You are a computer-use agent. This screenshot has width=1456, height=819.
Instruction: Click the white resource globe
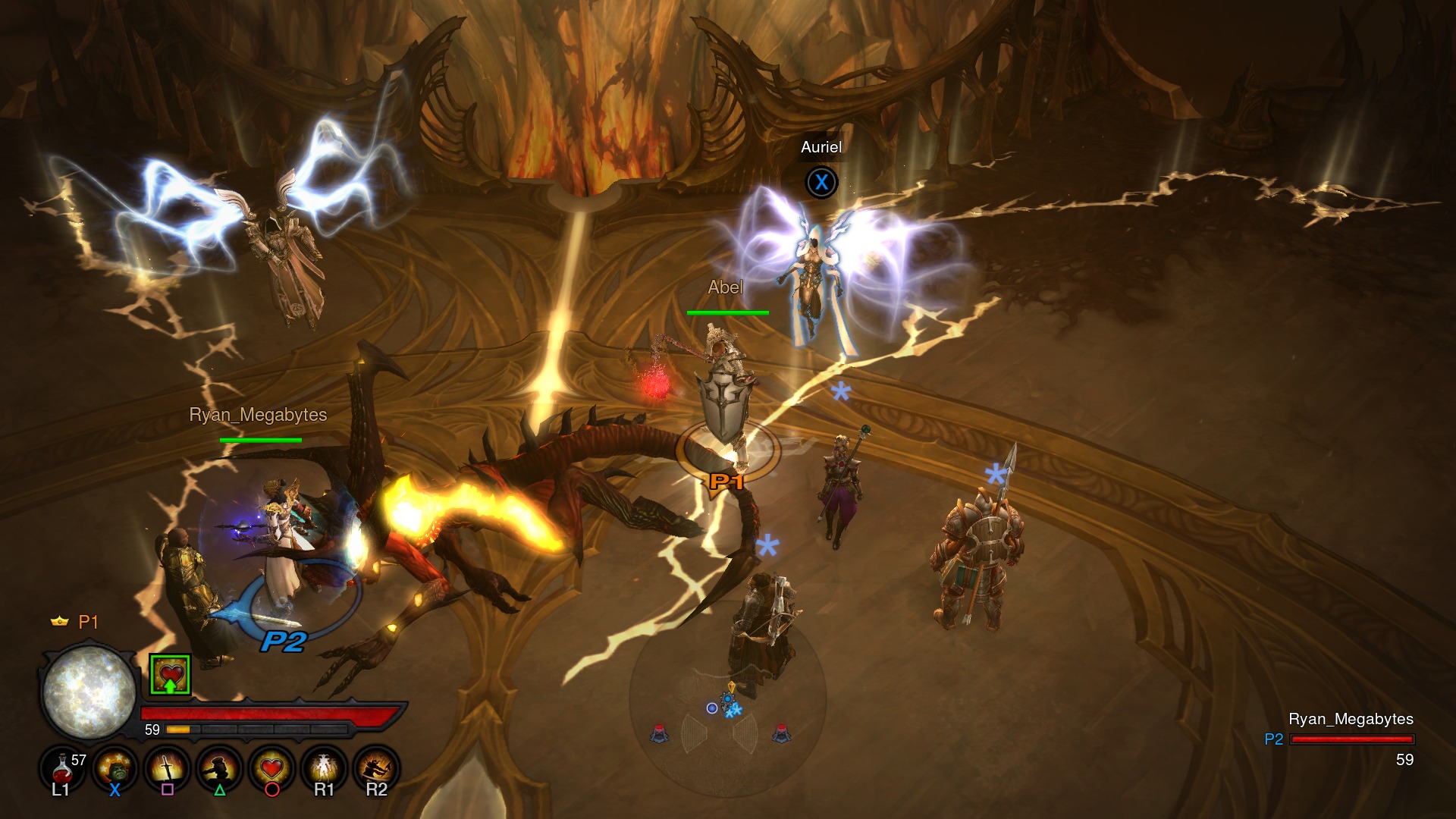[x=89, y=692]
